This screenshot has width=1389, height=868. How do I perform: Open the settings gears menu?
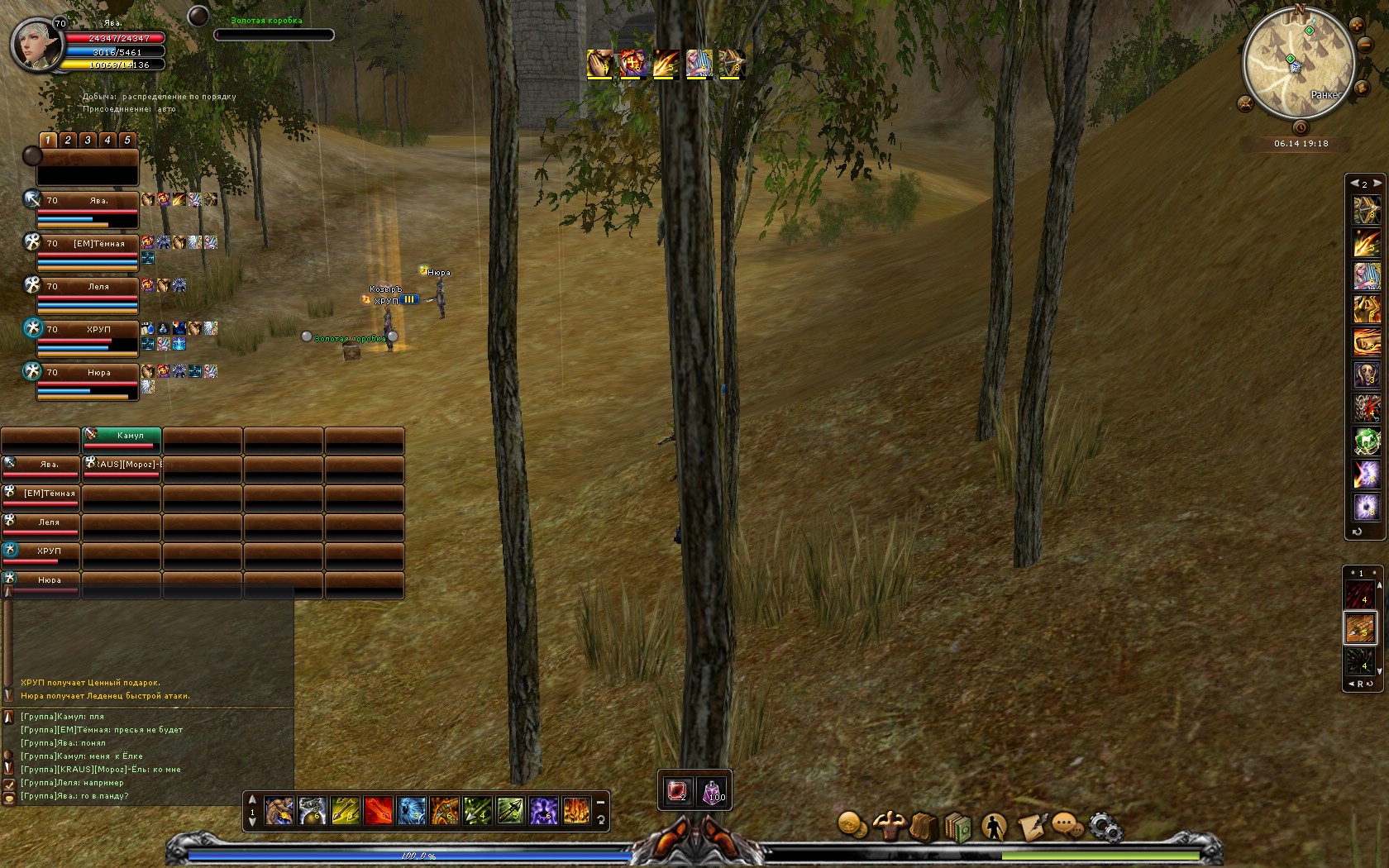(1105, 826)
